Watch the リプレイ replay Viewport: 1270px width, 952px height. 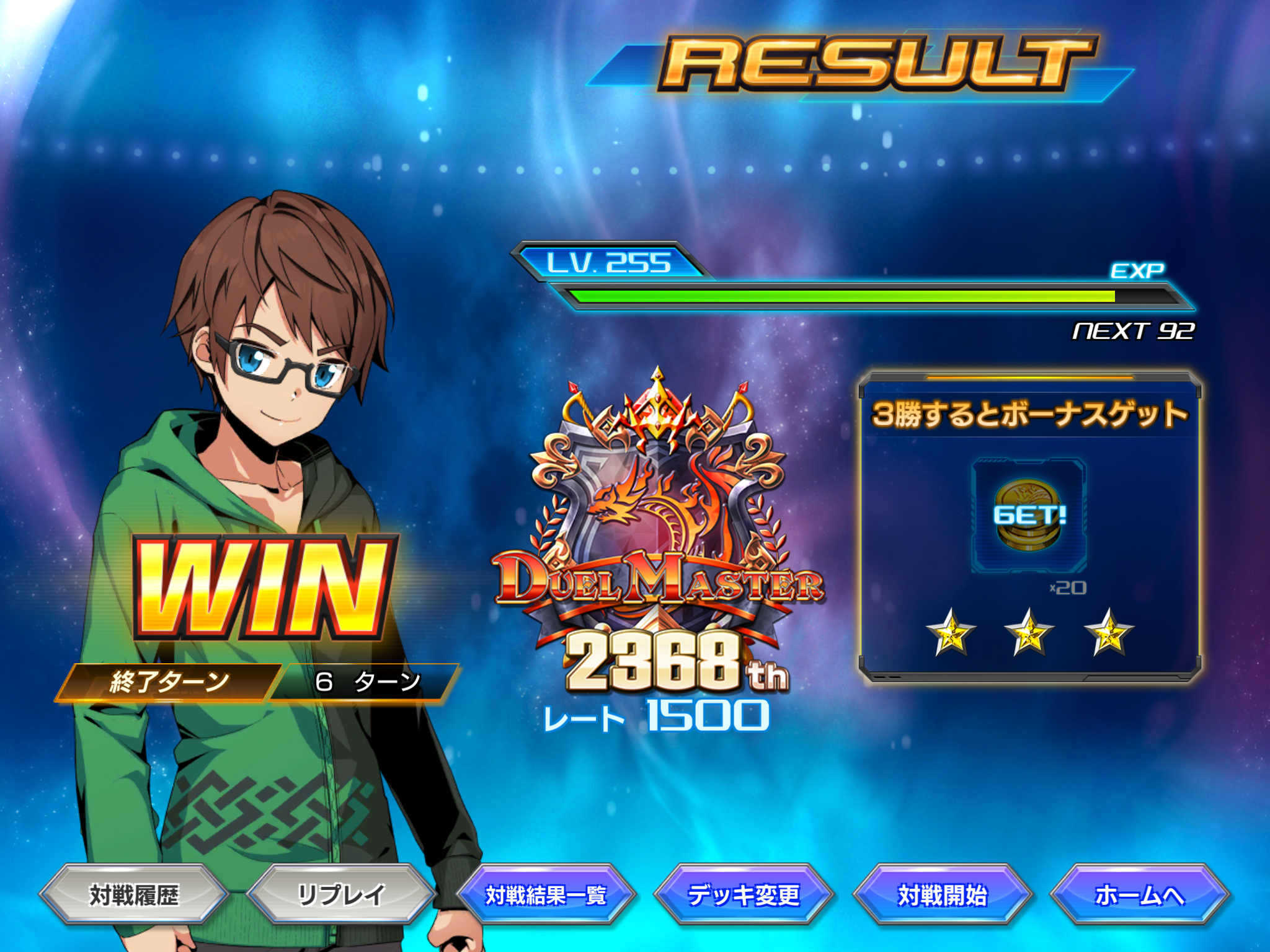(341, 895)
